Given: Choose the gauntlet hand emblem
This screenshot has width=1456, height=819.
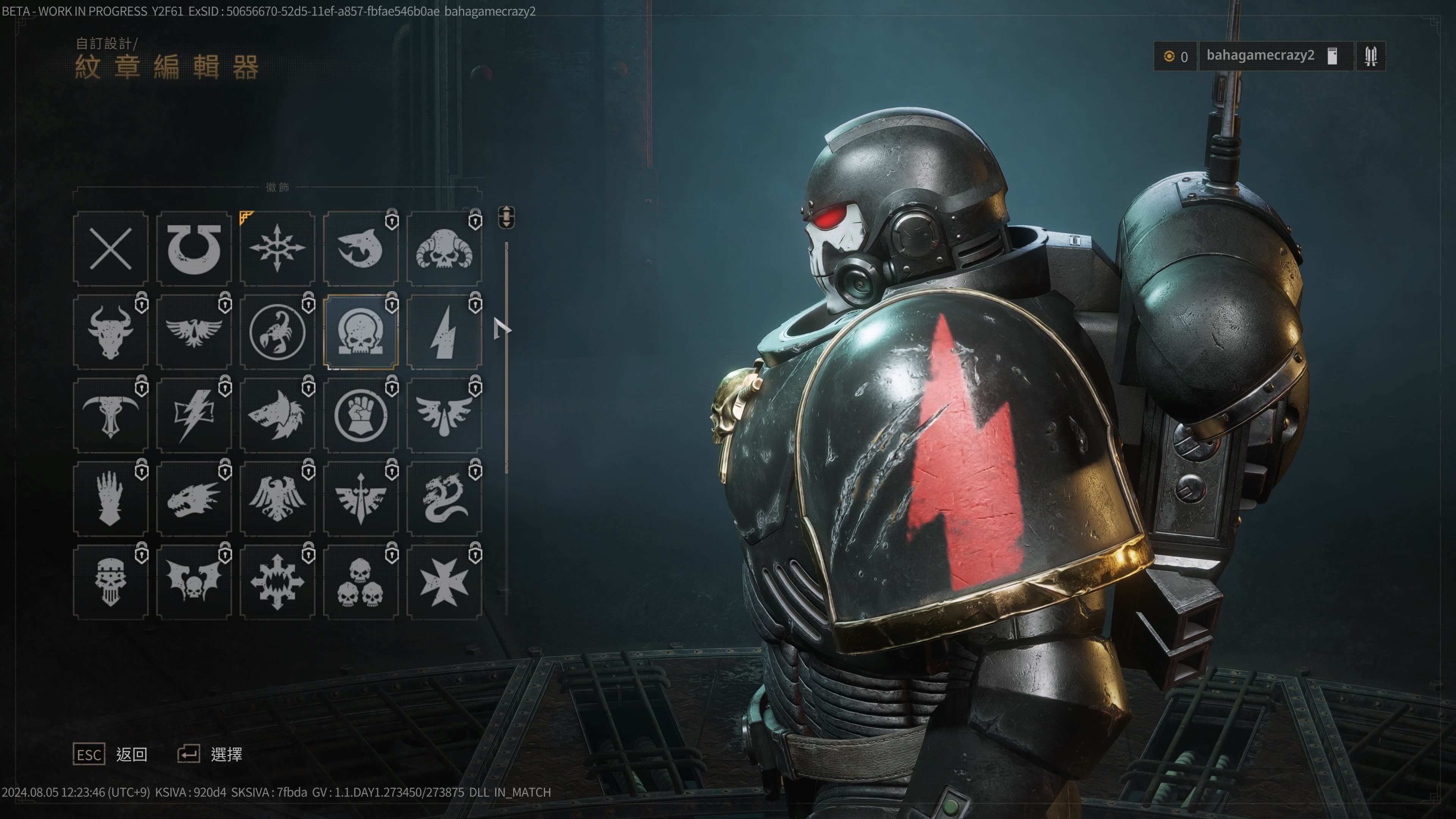Looking at the screenshot, I should pos(110,499).
